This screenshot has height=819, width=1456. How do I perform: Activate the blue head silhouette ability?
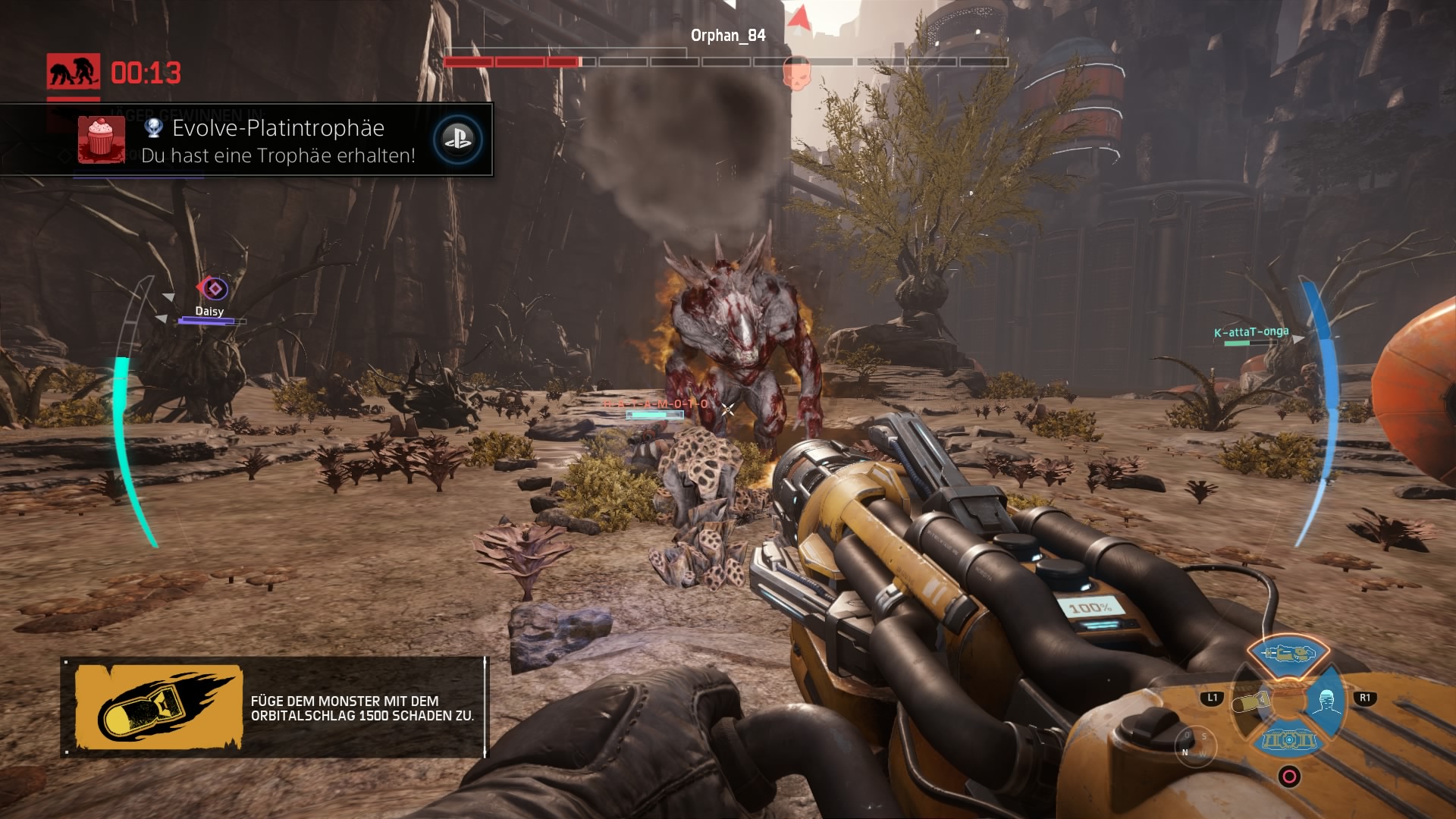point(1326,702)
